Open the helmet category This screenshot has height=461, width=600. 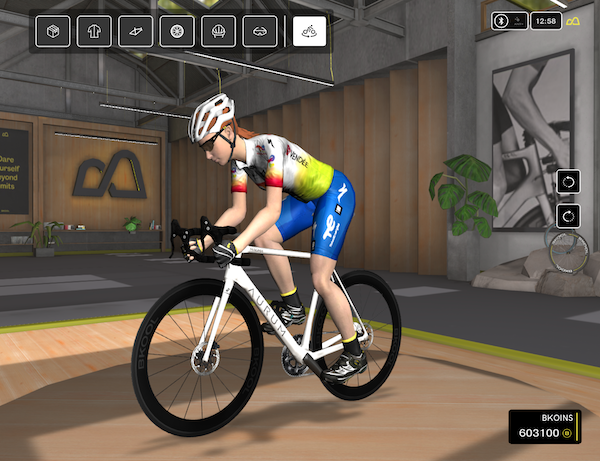(218, 32)
